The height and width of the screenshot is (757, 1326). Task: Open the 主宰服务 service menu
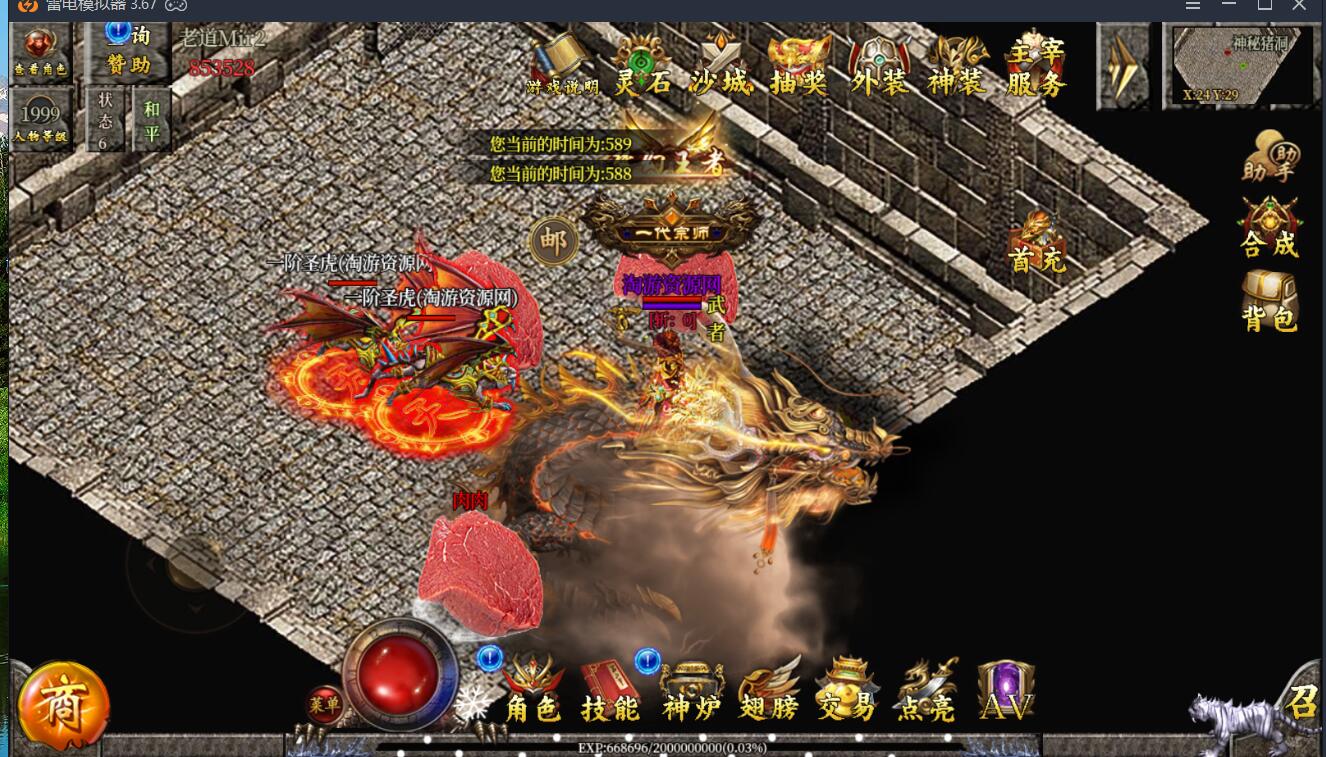click(x=1036, y=67)
